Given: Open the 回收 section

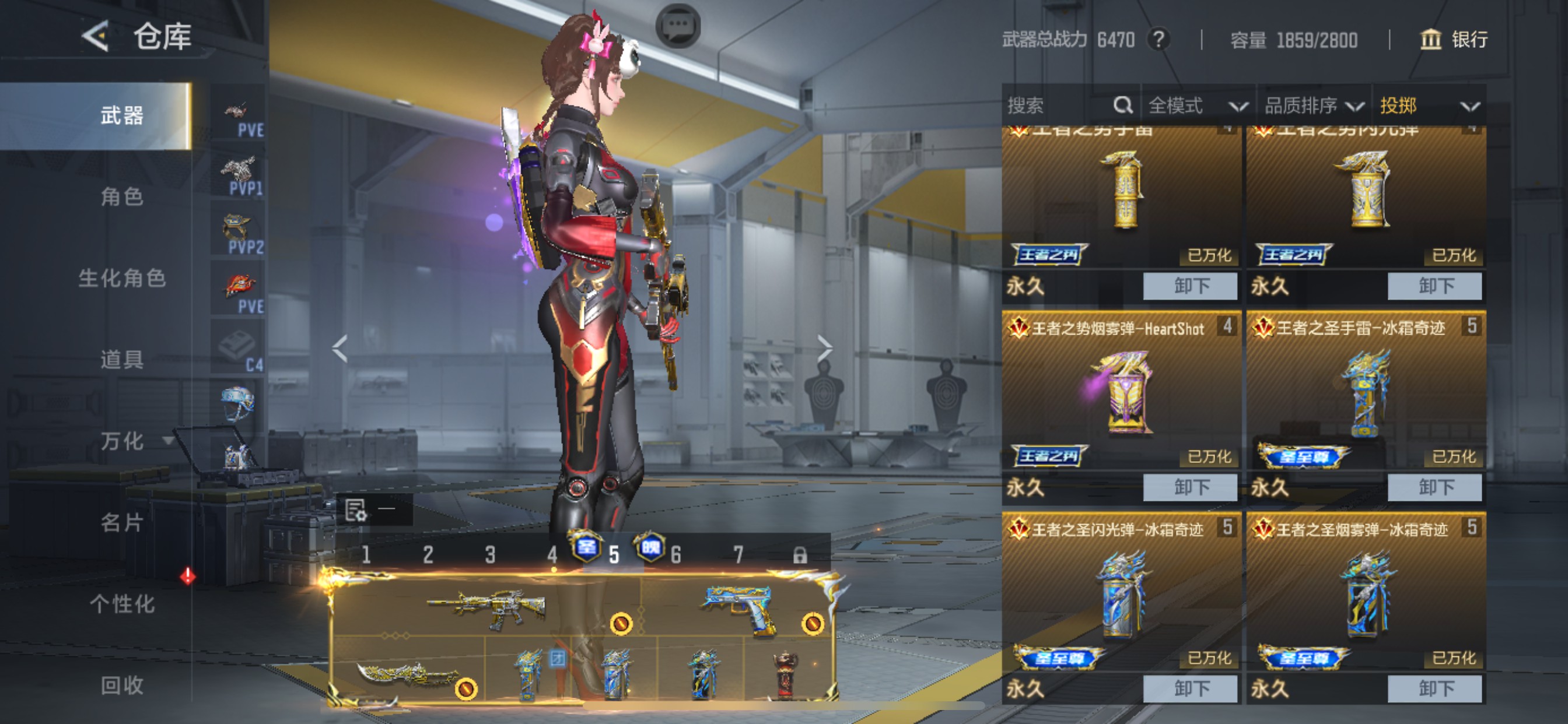Looking at the screenshot, I should (122, 685).
